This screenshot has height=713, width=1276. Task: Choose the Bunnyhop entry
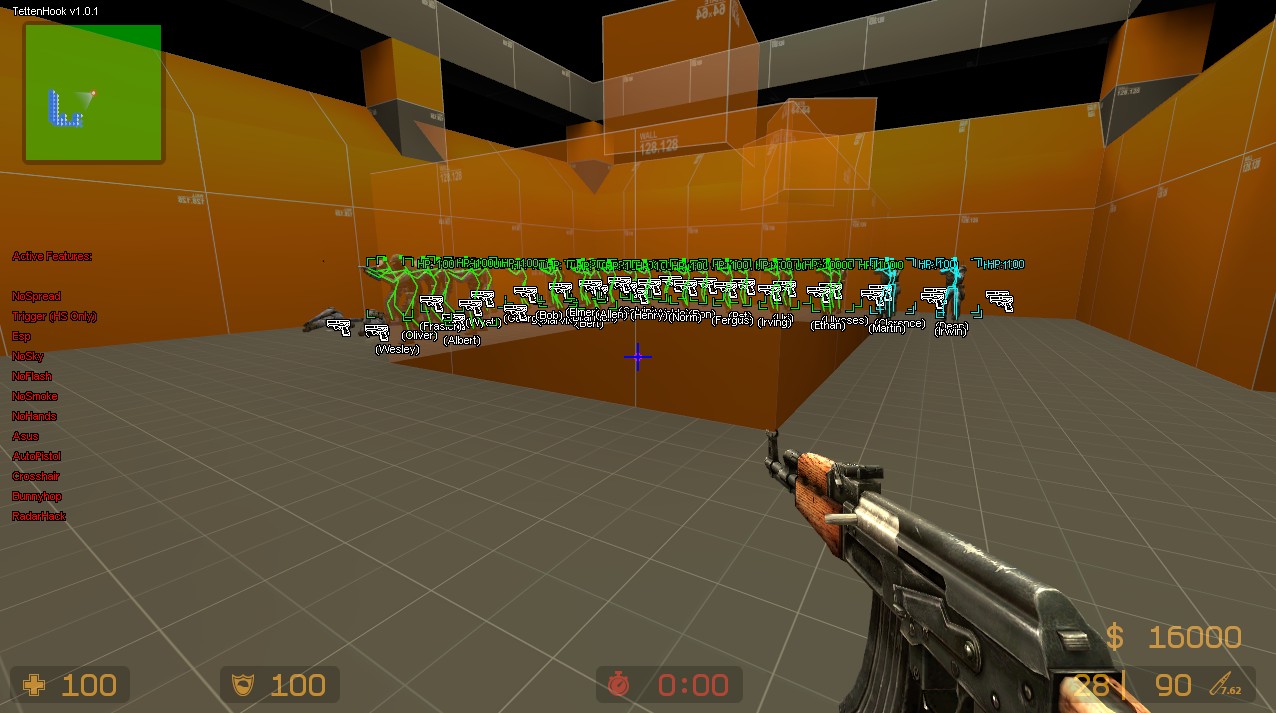coord(37,496)
